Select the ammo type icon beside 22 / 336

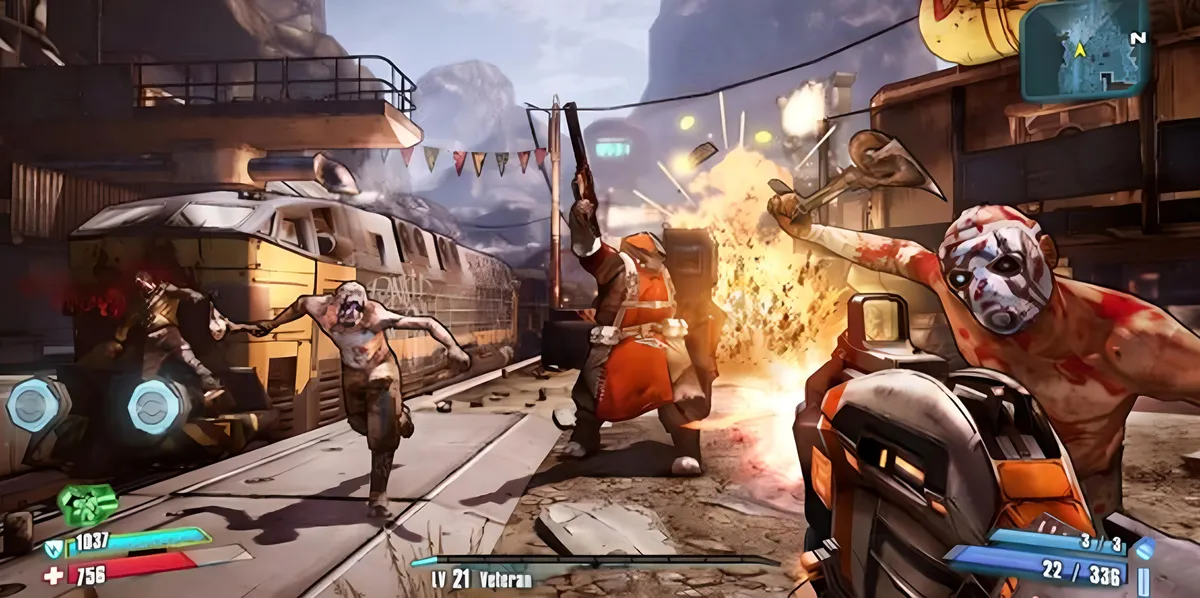[1143, 577]
